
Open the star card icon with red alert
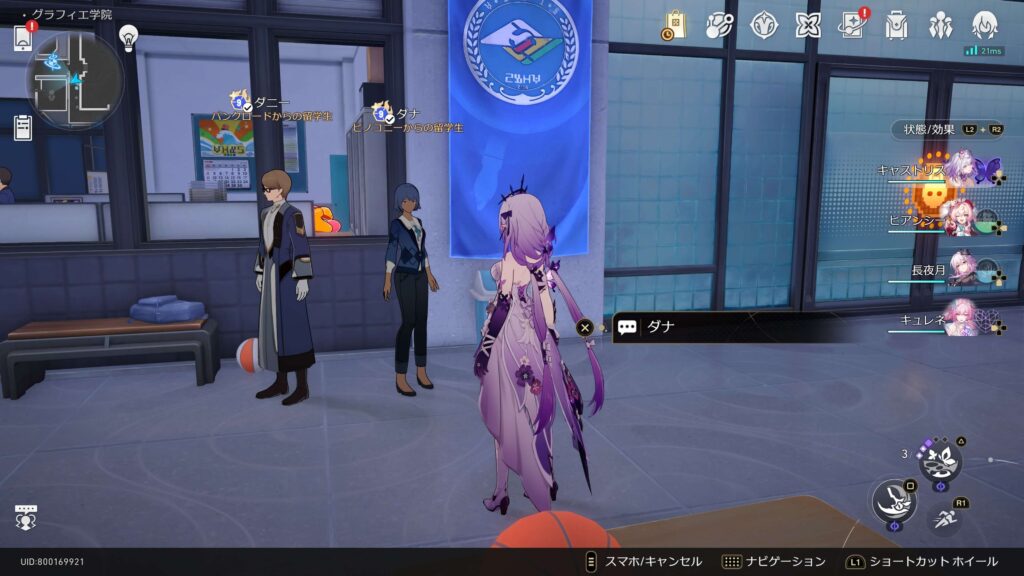click(x=853, y=25)
